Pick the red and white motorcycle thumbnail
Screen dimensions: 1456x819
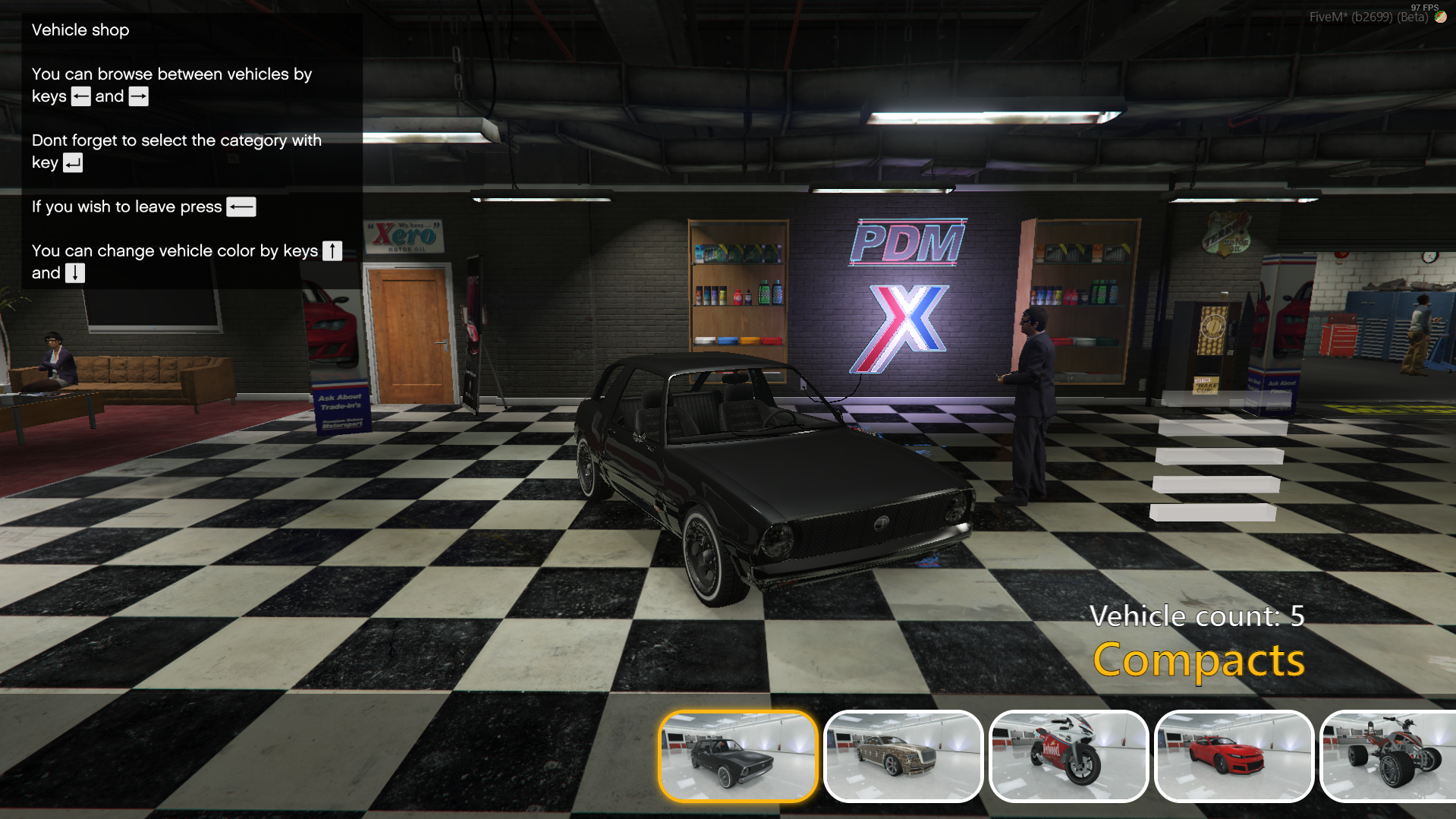coord(1068,756)
